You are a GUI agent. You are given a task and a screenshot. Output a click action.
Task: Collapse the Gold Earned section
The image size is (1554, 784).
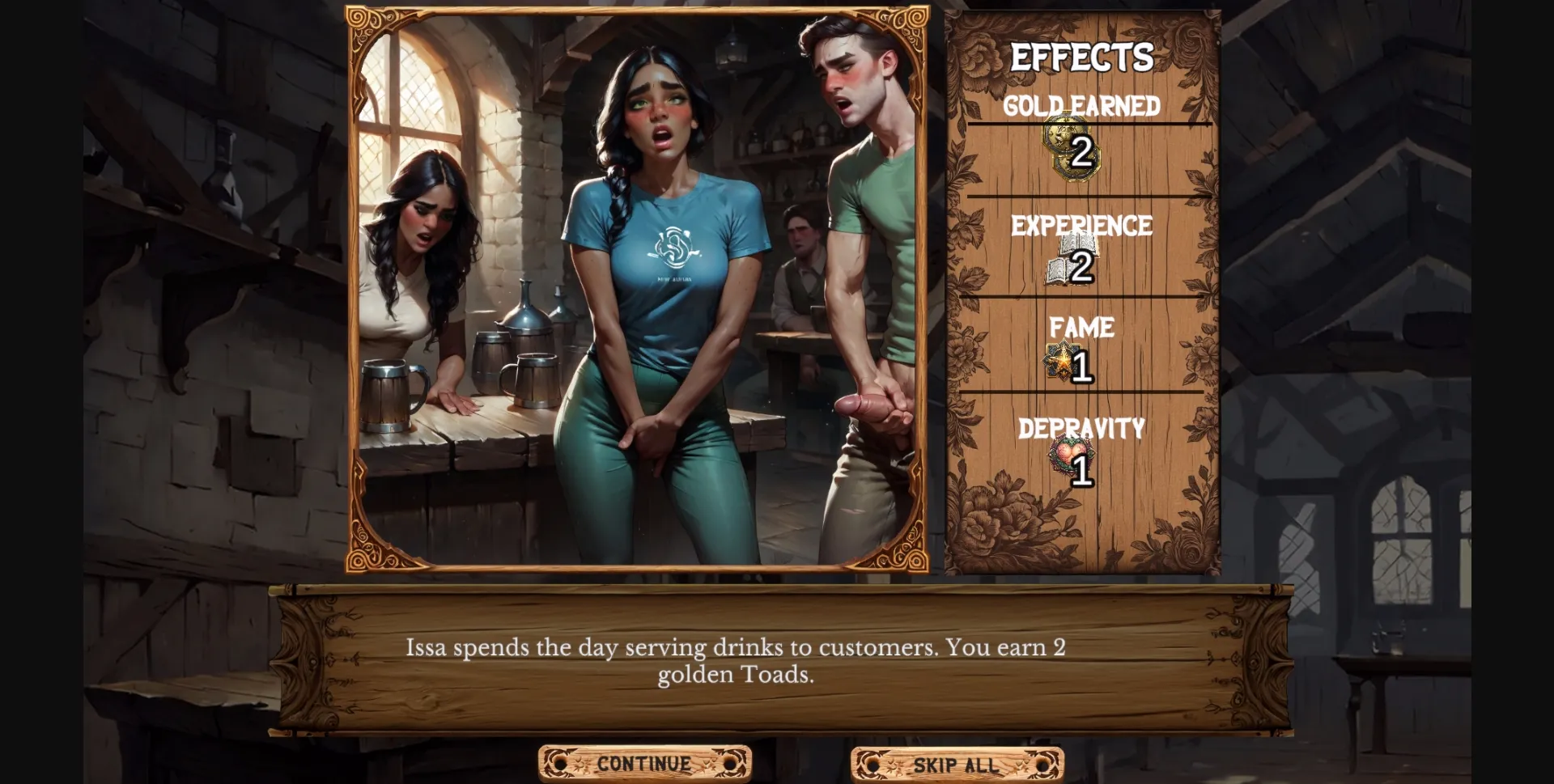tap(1083, 104)
